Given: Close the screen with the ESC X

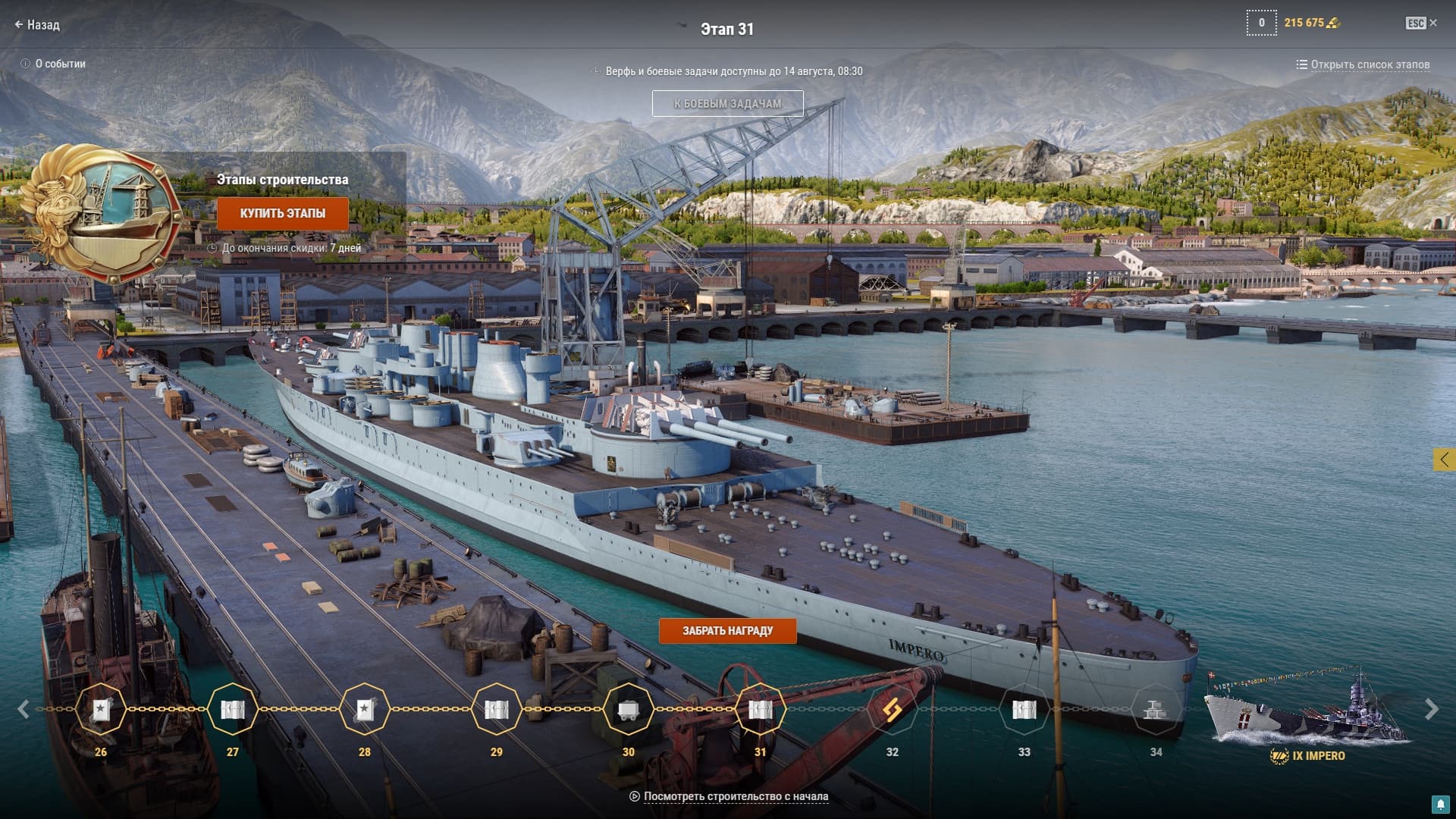Looking at the screenshot, I should [1422, 24].
